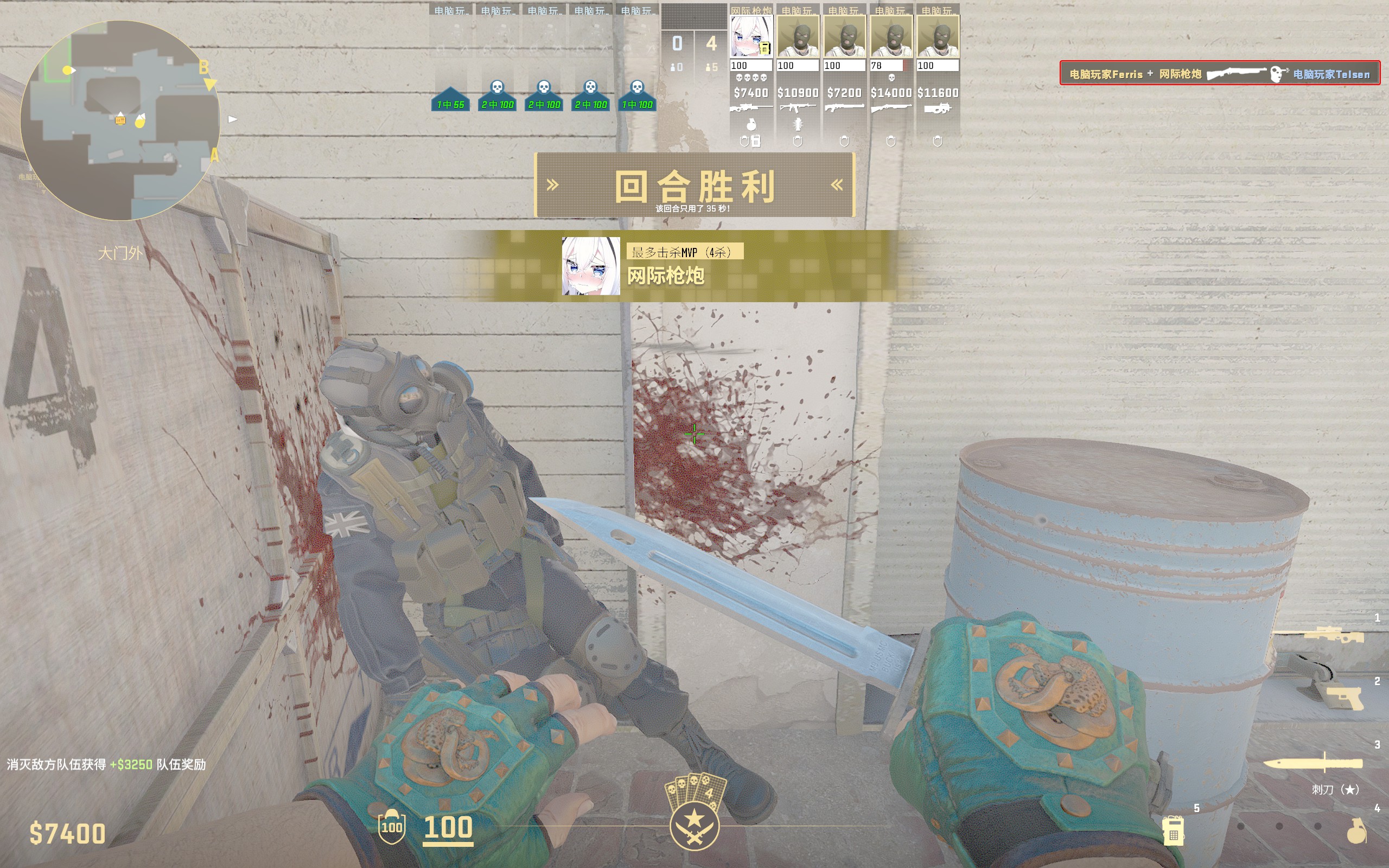Click the "1中55" enemy damage badge
The image size is (1389, 868).
tap(450, 104)
